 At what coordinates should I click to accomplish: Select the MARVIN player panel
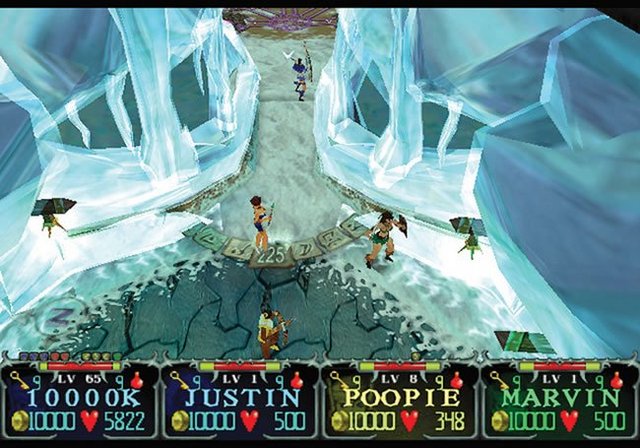click(558, 400)
